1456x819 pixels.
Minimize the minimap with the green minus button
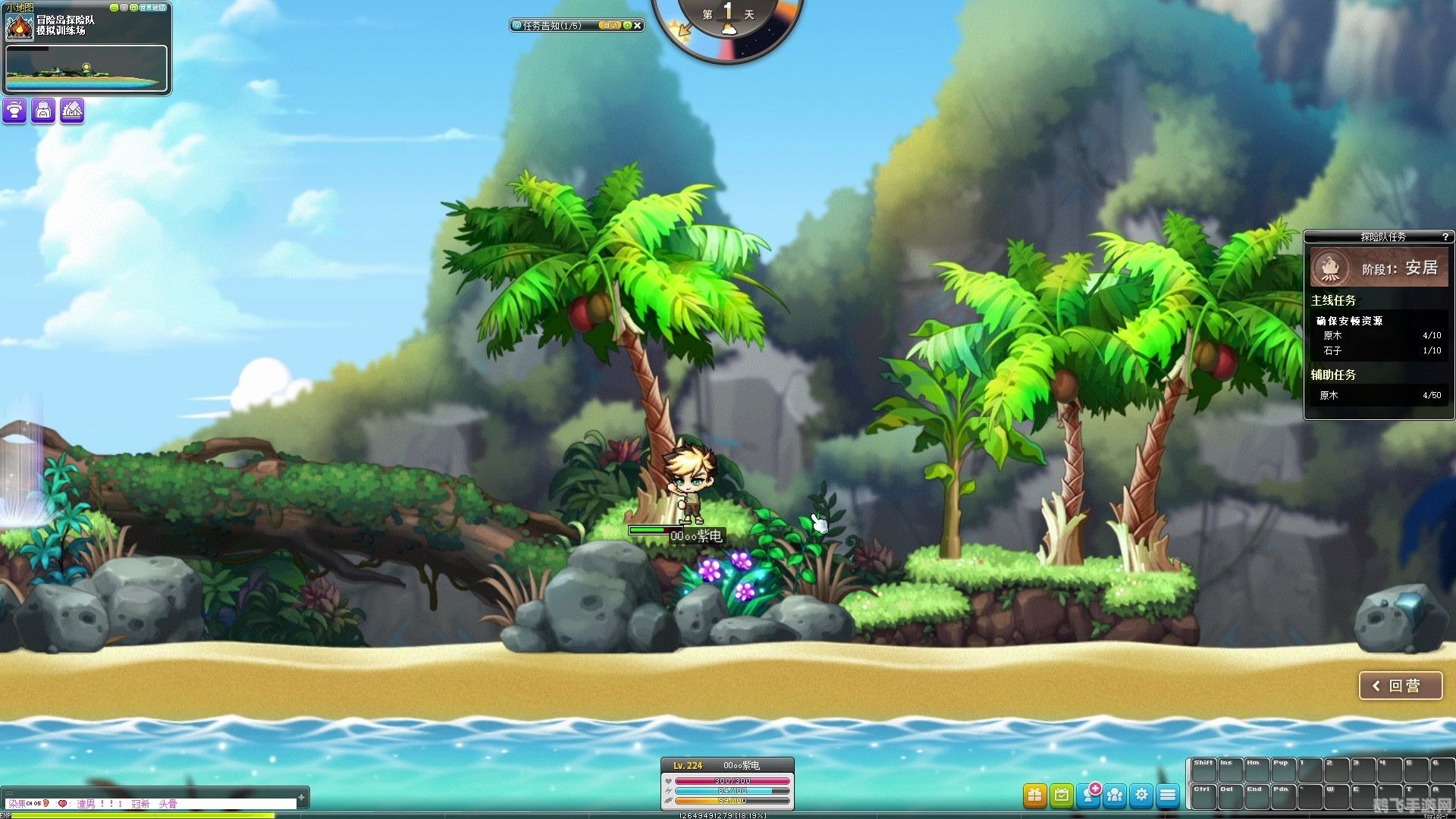click(x=114, y=8)
